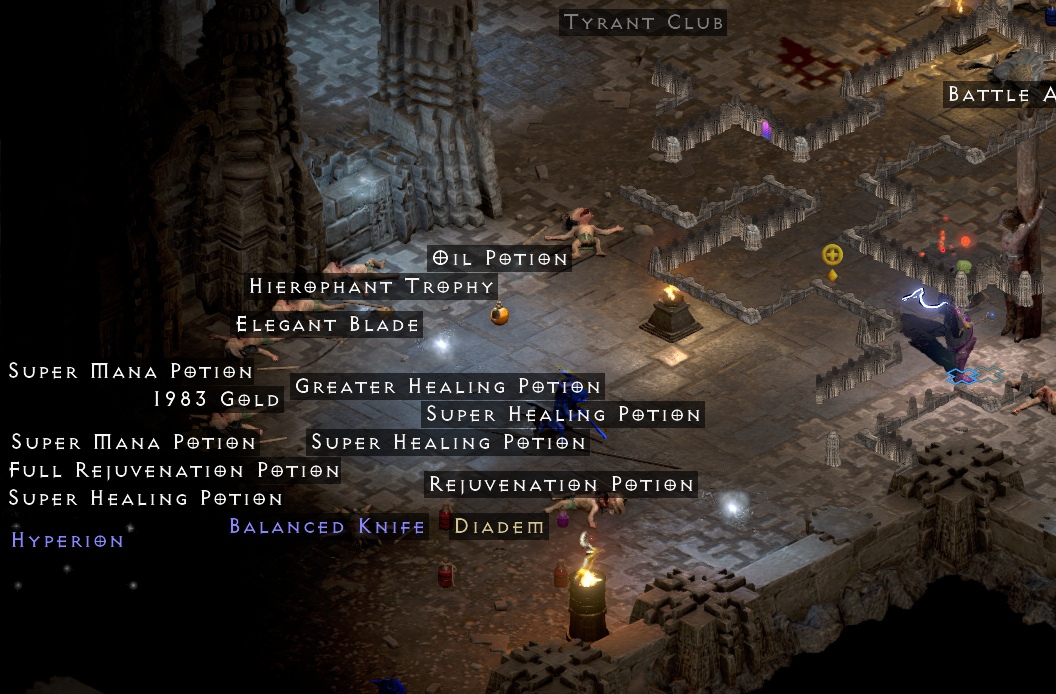The width and height of the screenshot is (1056, 694).
Task: Collect the 1983 Gold label
Action: click(217, 399)
